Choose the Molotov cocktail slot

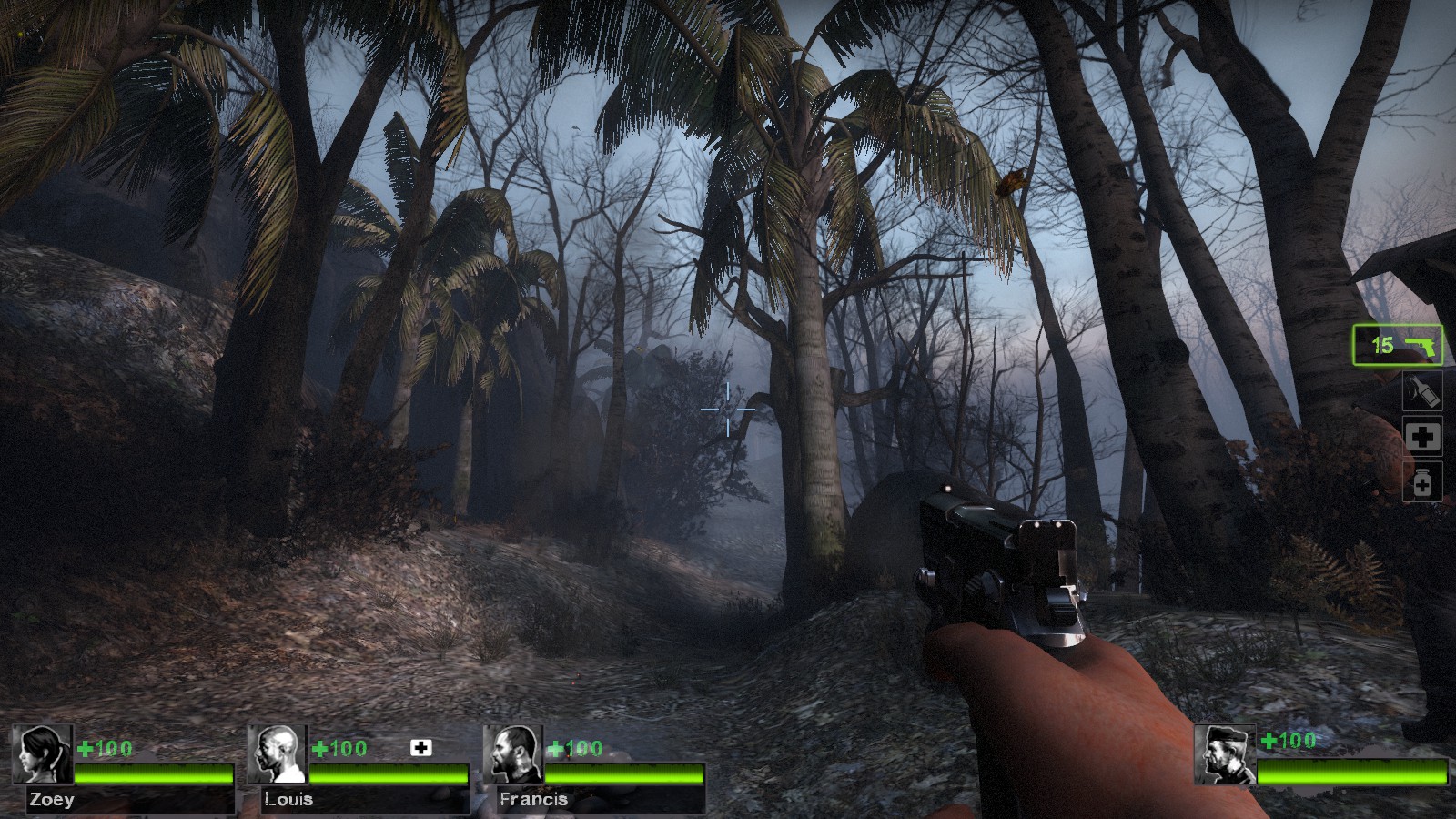pyautogui.click(x=1421, y=391)
